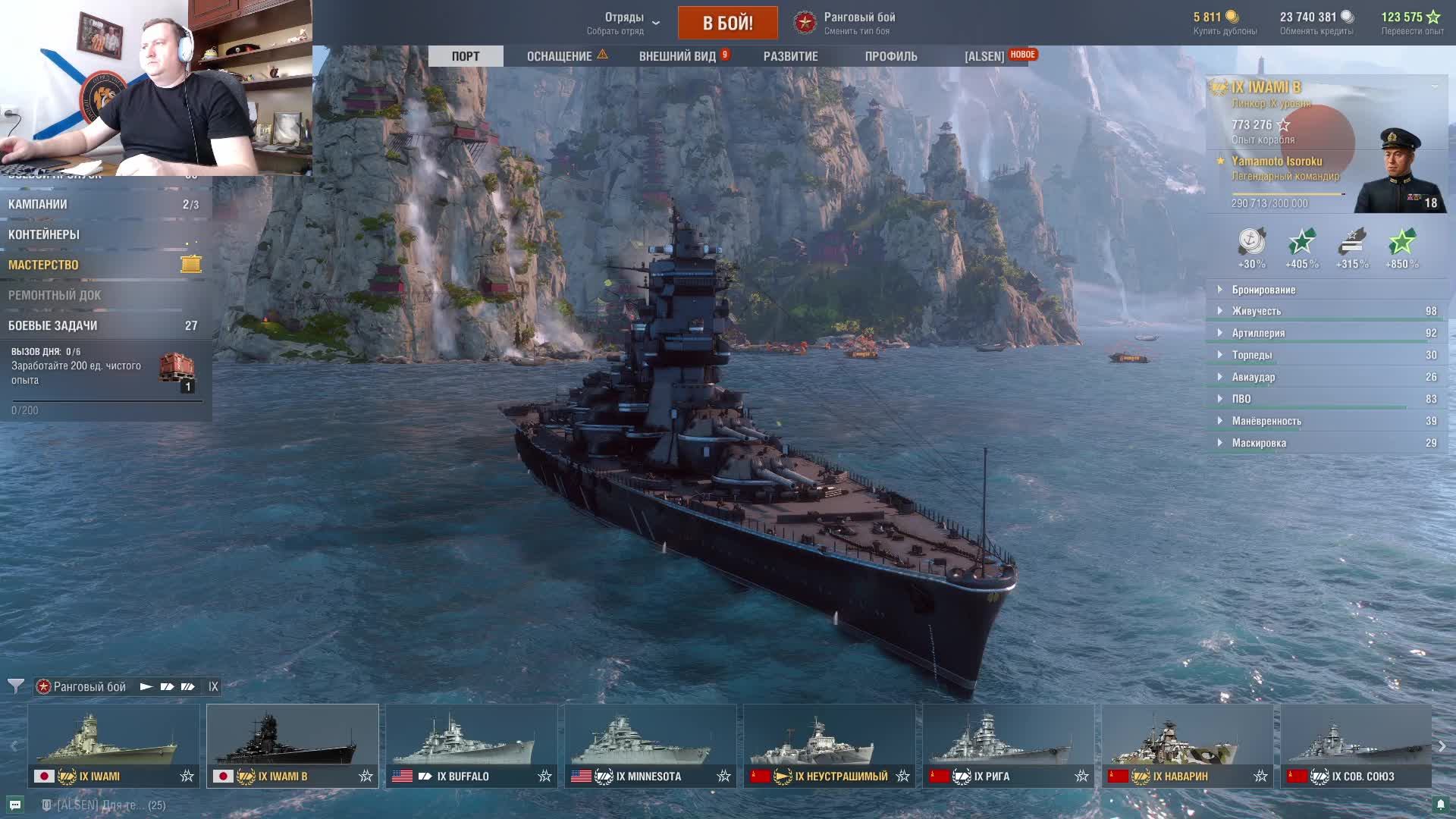This screenshot has width=1456, height=819.
Task: Open the Оснащение tab
Action: coord(560,56)
